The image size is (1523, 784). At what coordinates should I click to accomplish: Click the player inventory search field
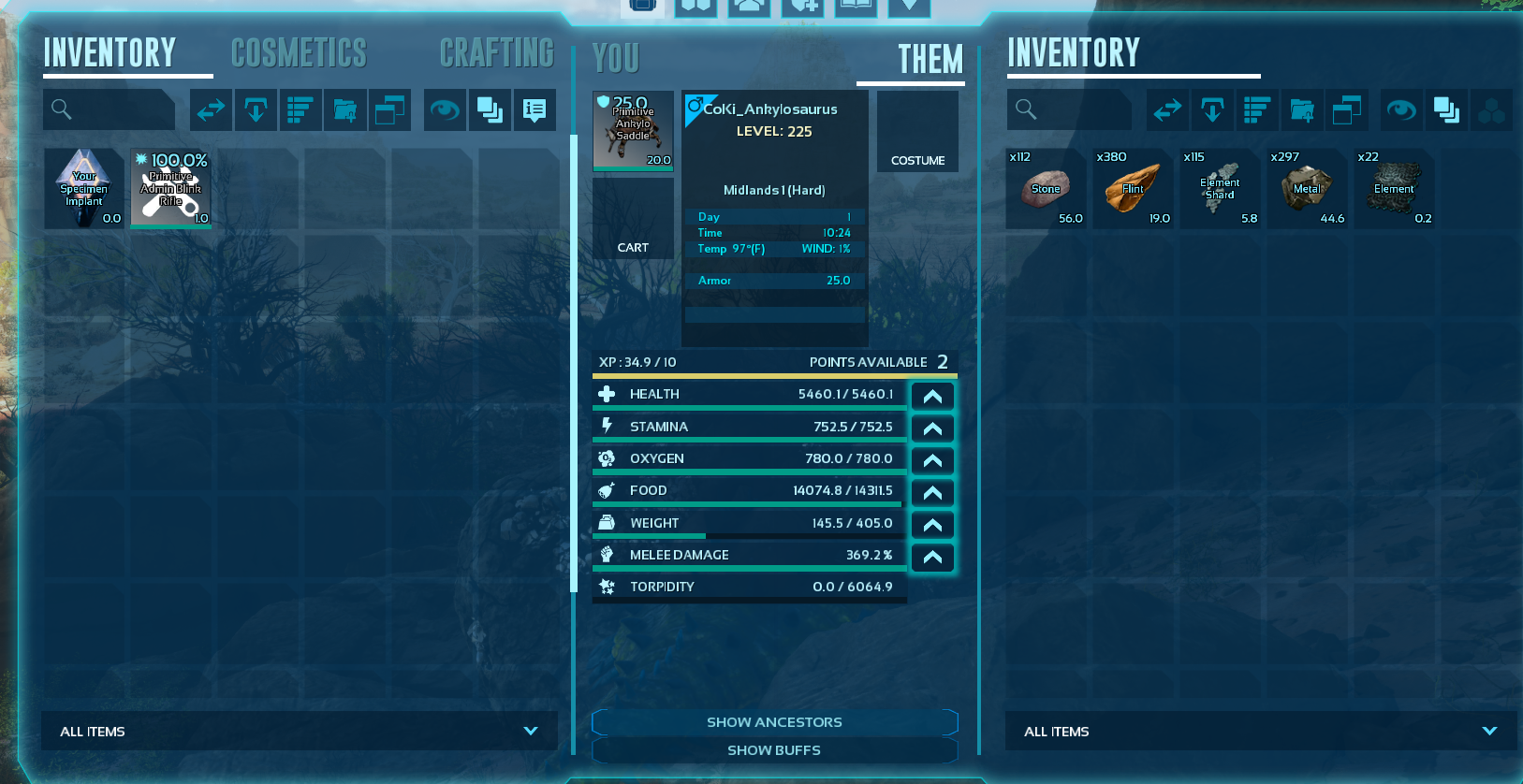point(110,109)
